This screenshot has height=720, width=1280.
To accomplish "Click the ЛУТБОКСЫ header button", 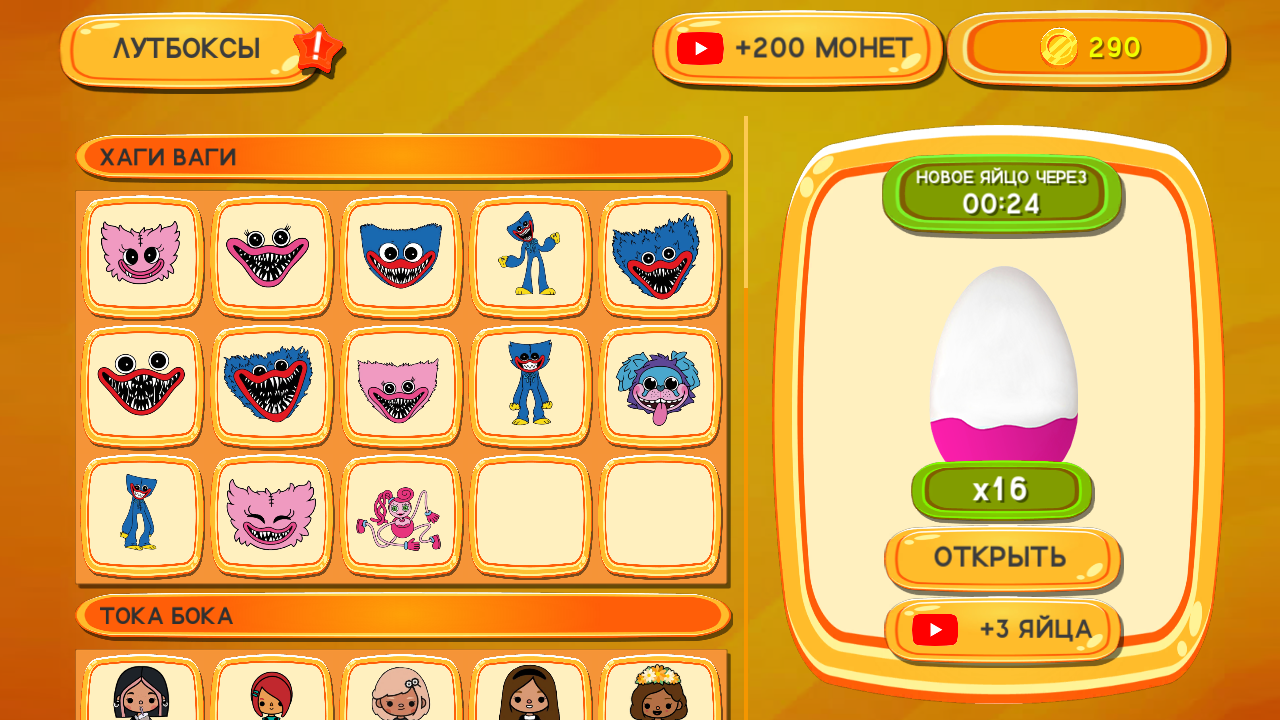I will click(x=188, y=47).
